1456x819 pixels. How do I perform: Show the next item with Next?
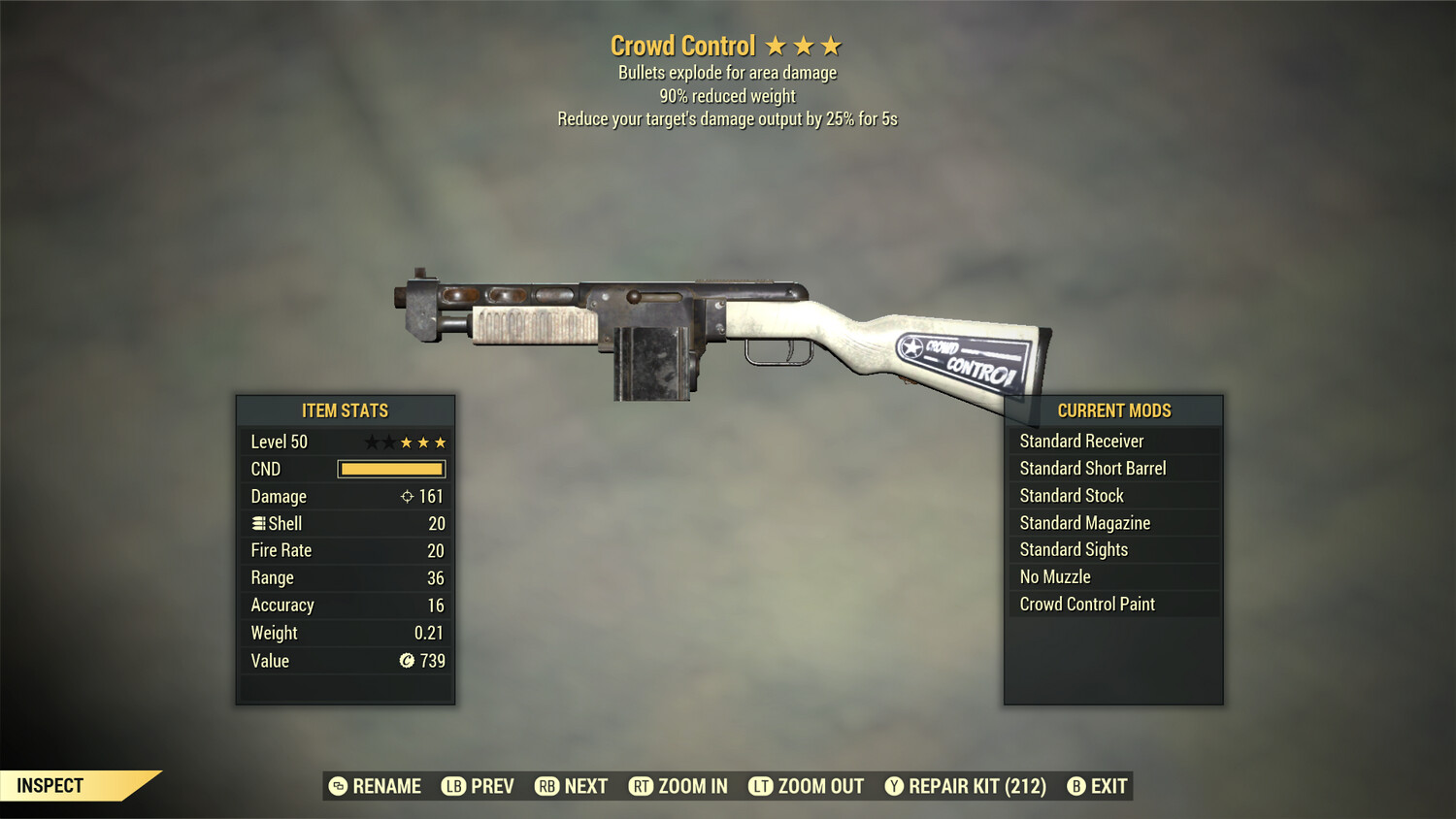tap(572, 786)
